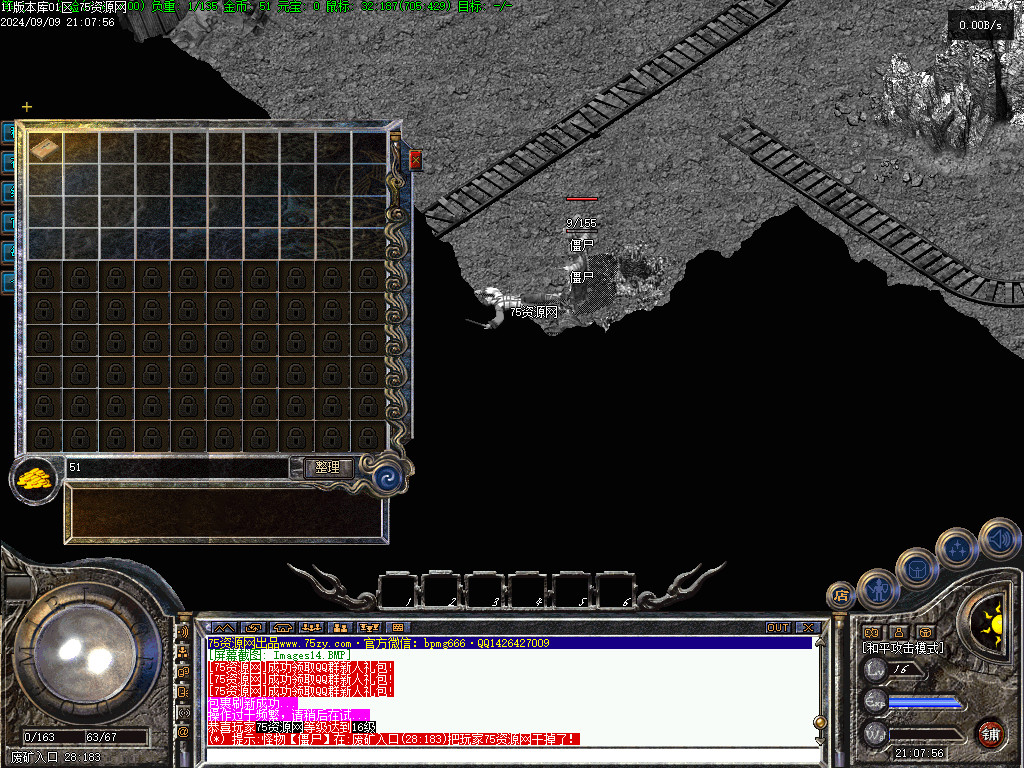Activate the blue swirl button on the bag
The width and height of the screenshot is (1024, 768).
coord(387,478)
